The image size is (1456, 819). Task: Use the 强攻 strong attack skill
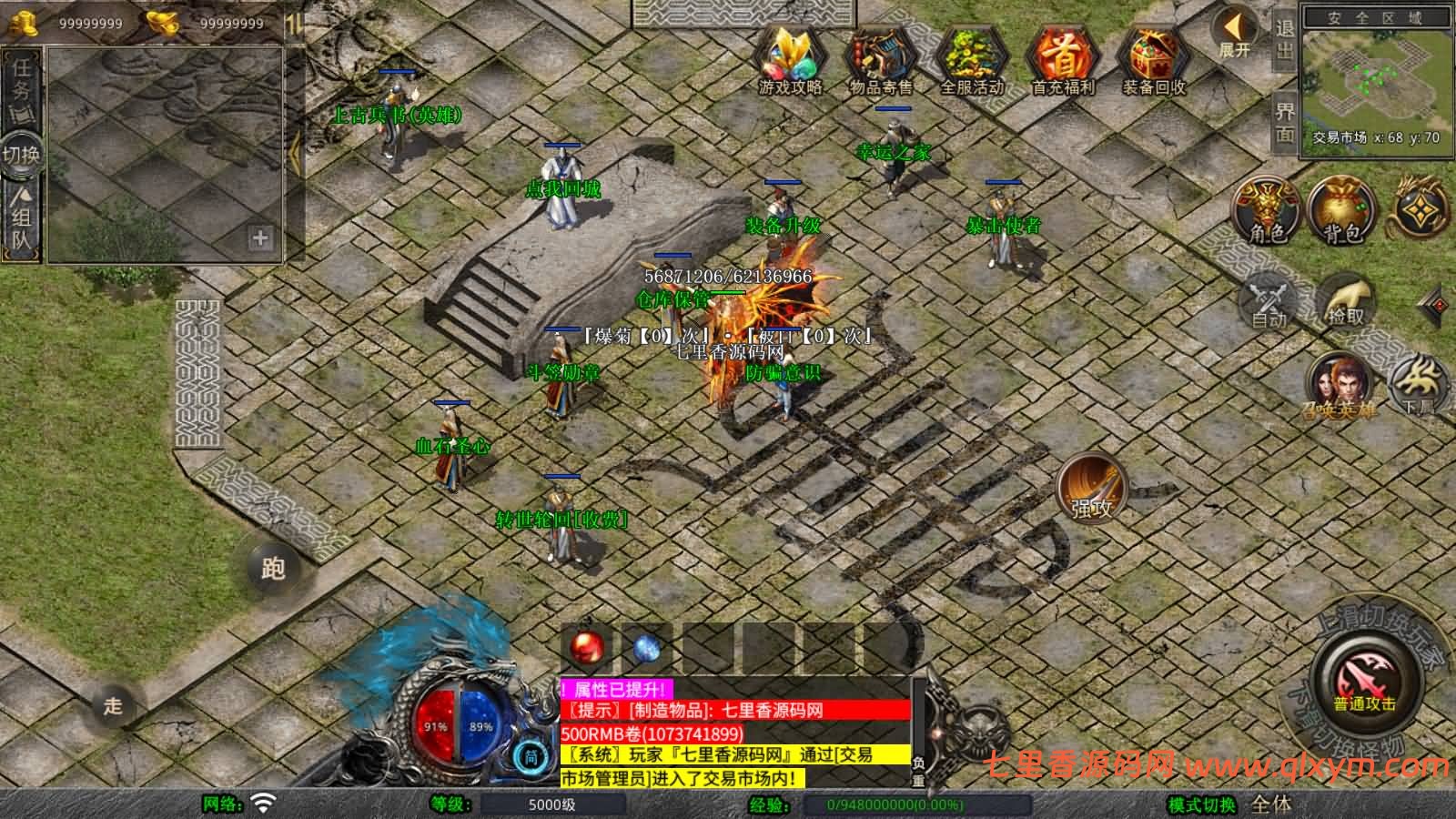pyautogui.click(x=1091, y=489)
